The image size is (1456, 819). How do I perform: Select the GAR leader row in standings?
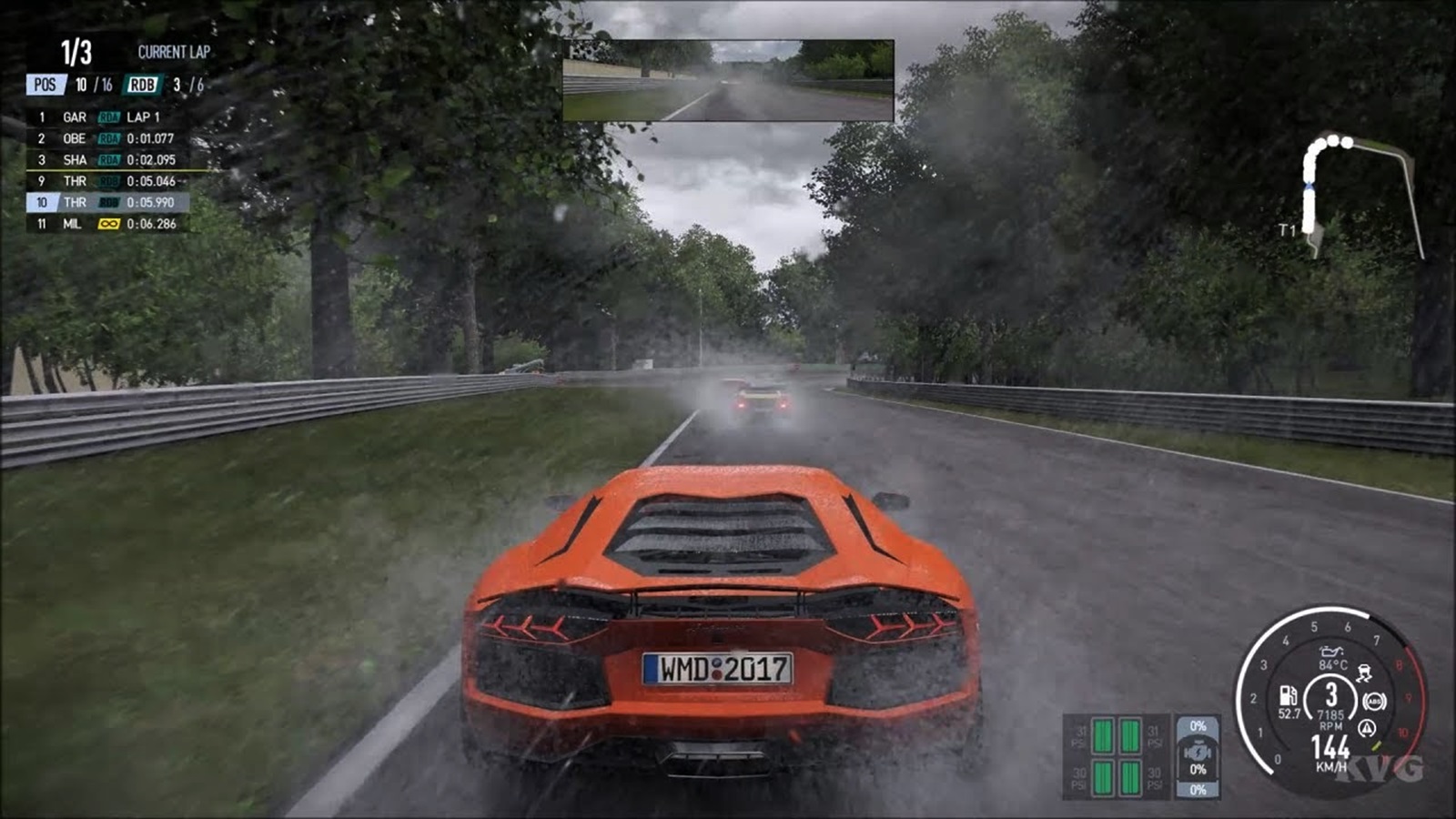pyautogui.click(x=107, y=117)
